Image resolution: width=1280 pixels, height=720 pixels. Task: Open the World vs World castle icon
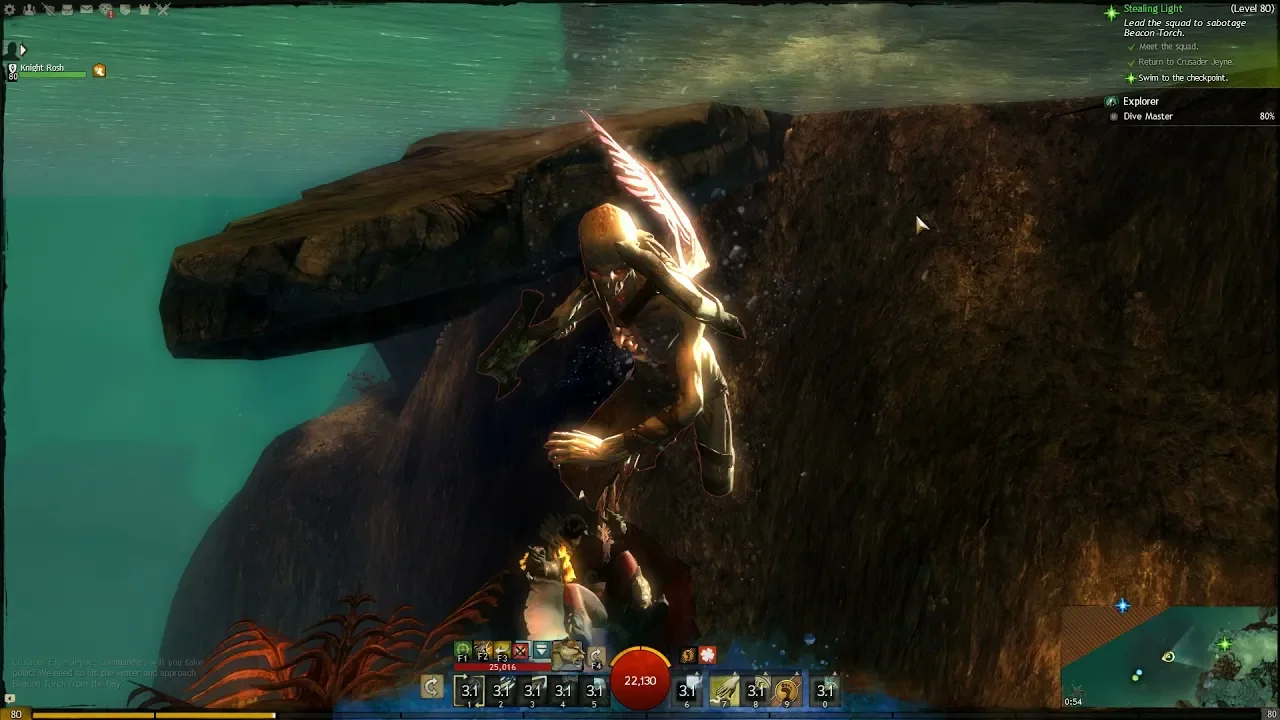pyautogui.click(x=144, y=10)
